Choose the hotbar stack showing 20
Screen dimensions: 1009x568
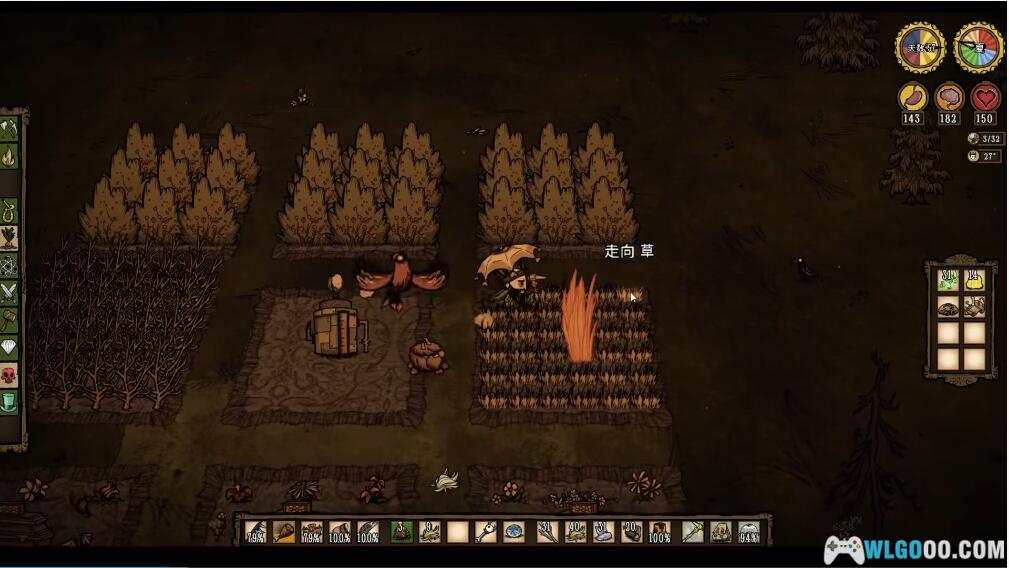click(631, 532)
